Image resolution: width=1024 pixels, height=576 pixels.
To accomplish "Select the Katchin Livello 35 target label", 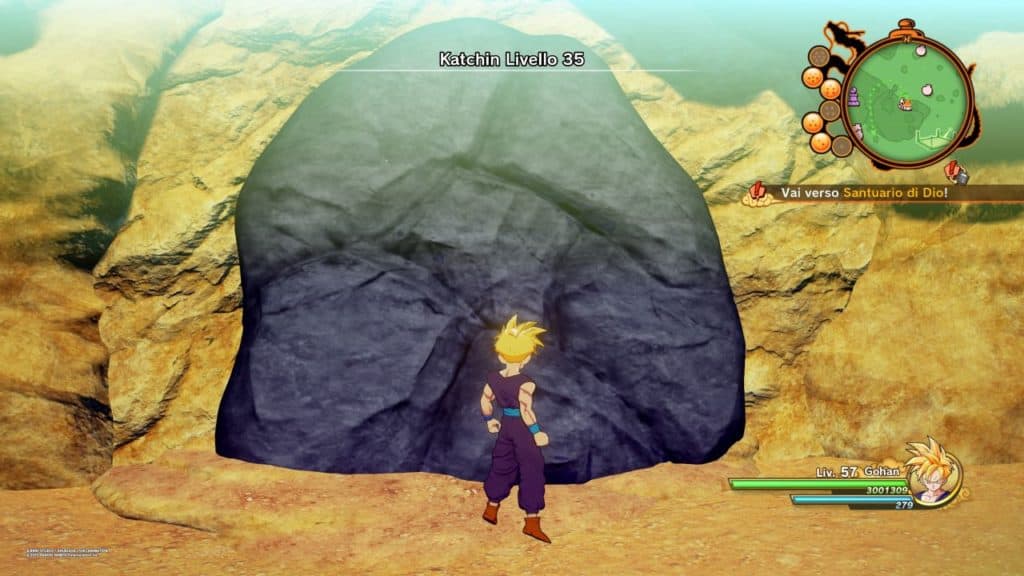I will click(x=510, y=60).
